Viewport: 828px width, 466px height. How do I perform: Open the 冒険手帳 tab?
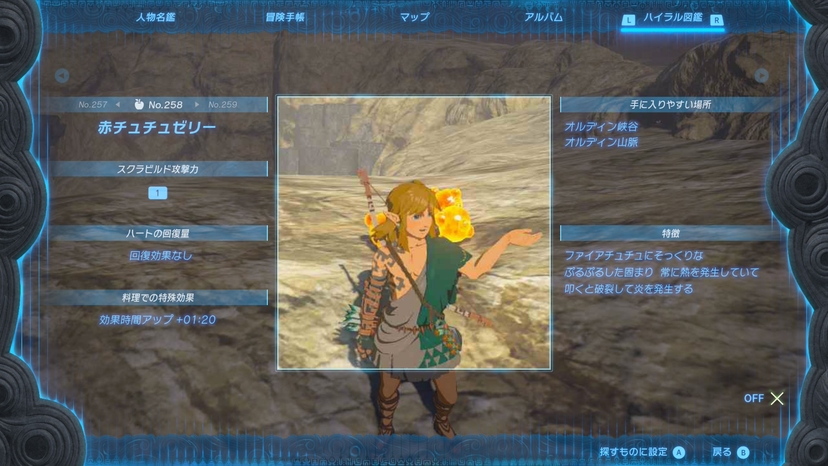click(x=285, y=17)
